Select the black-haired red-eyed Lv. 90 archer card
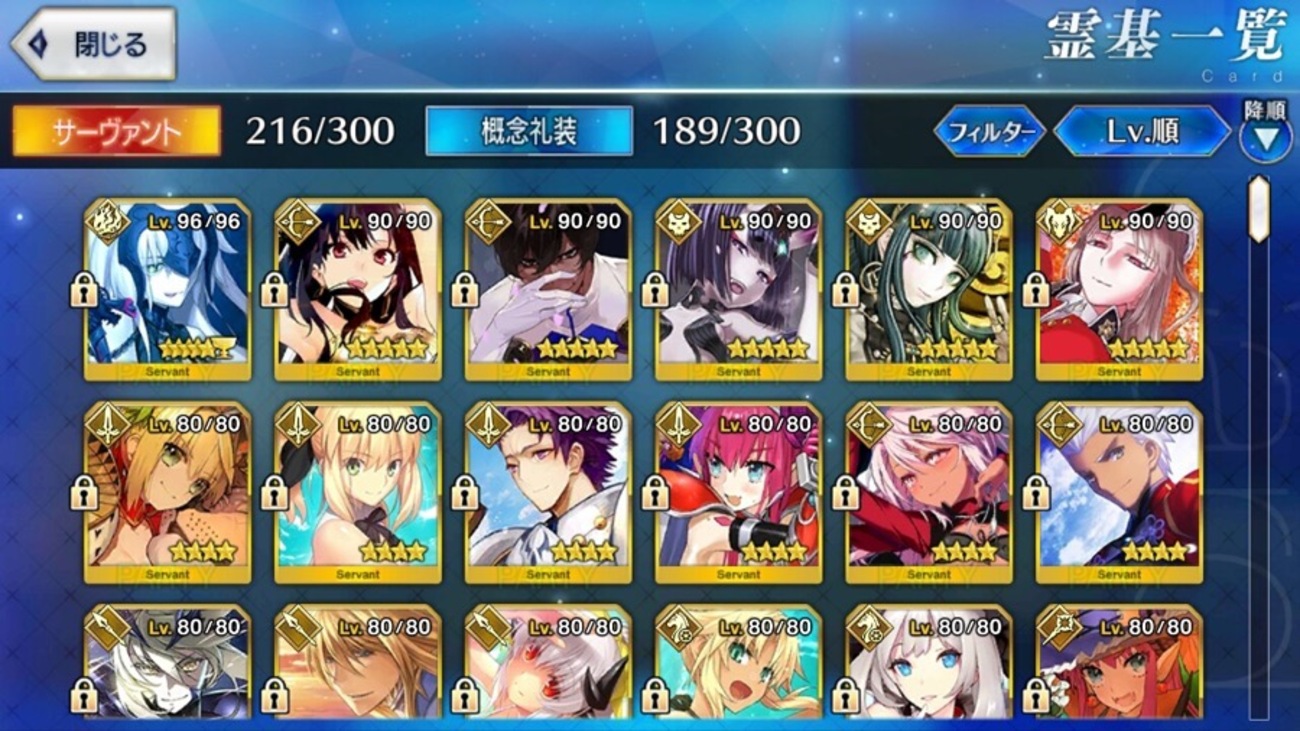Image resolution: width=1300 pixels, height=731 pixels. [x=357, y=289]
